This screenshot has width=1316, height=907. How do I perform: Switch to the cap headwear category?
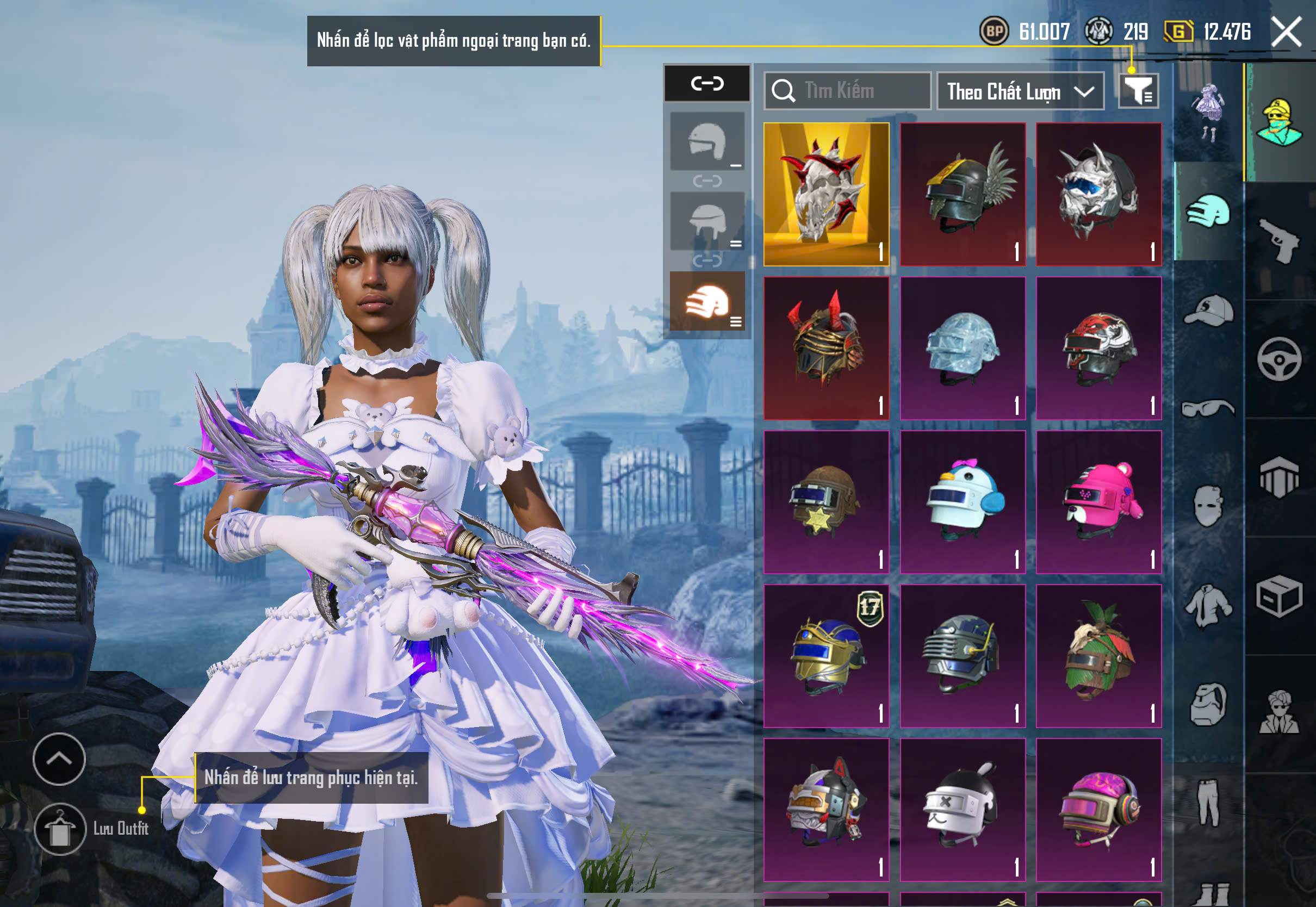pyautogui.click(x=1208, y=310)
